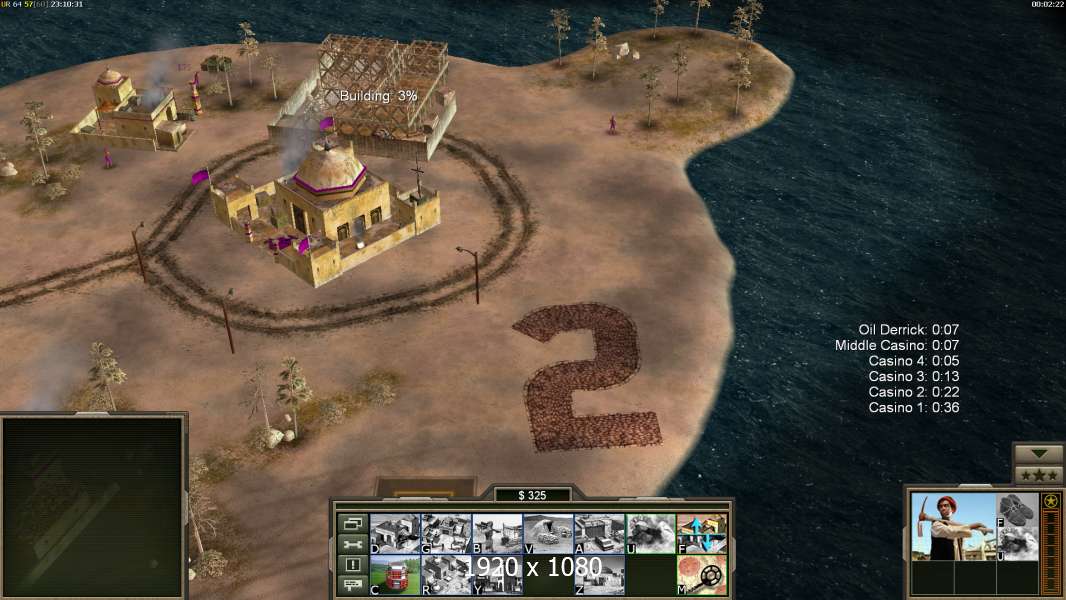Collapse the control bar with the down arrow
The height and width of the screenshot is (600, 1066).
click(x=1038, y=454)
